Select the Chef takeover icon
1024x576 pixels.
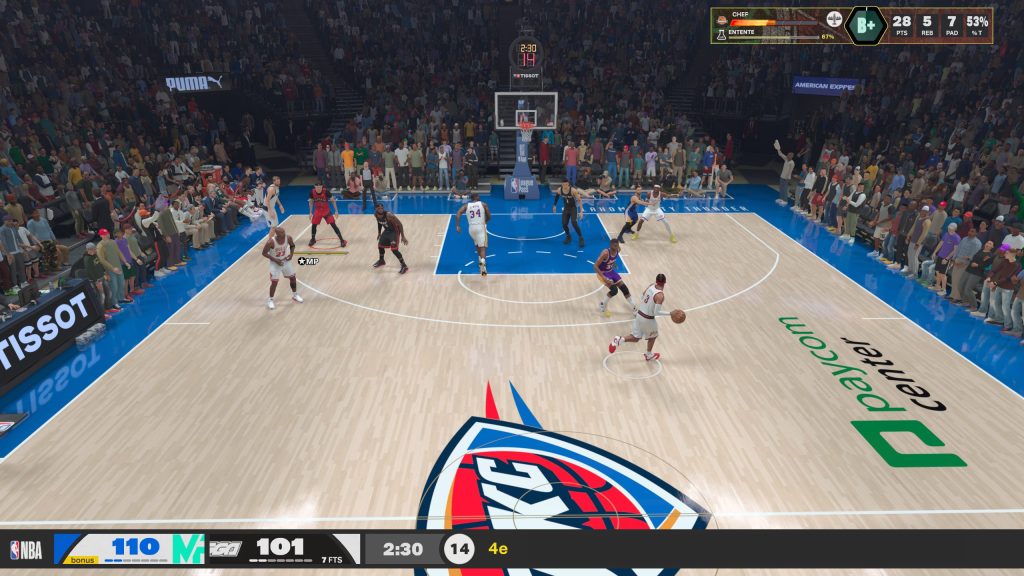720,18
